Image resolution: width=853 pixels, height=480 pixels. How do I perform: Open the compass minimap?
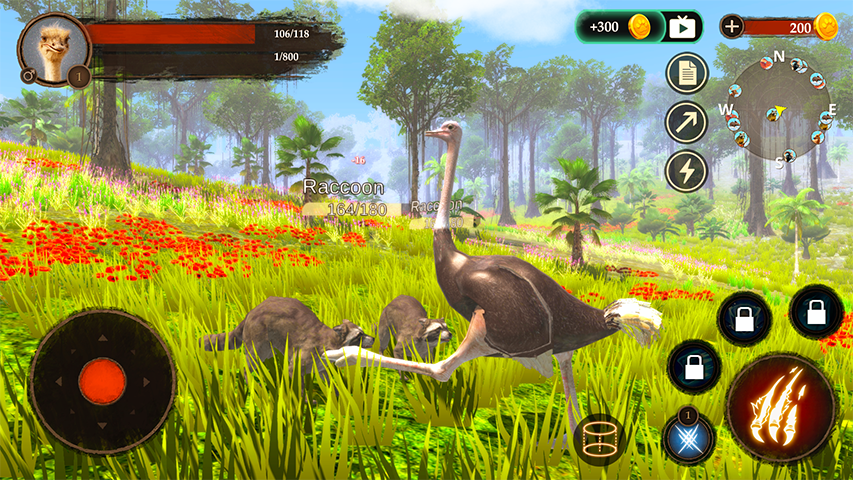click(x=779, y=108)
